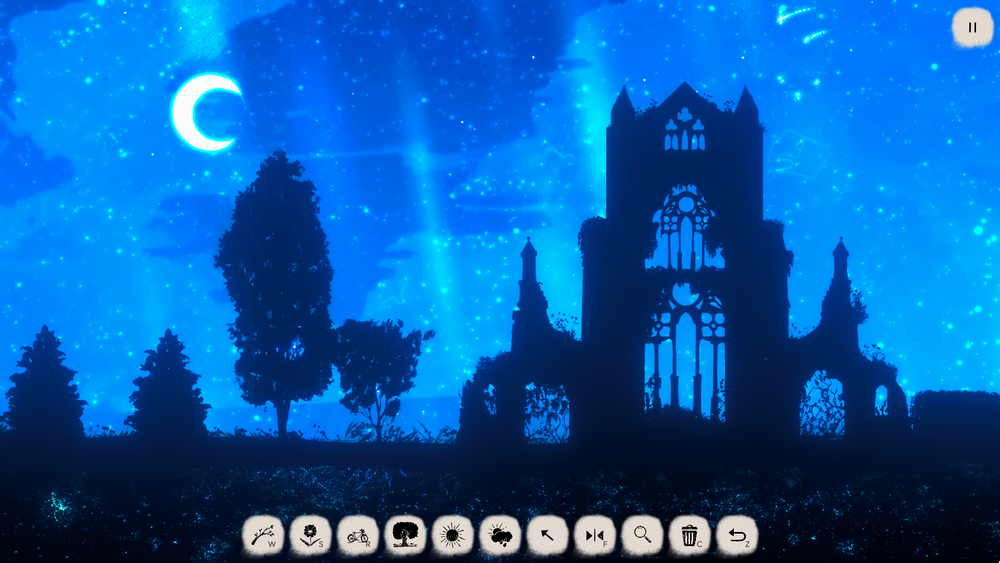Undo the last action with the arrow
This screenshot has width=1000, height=563.
pyautogui.click(x=737, y=536)
